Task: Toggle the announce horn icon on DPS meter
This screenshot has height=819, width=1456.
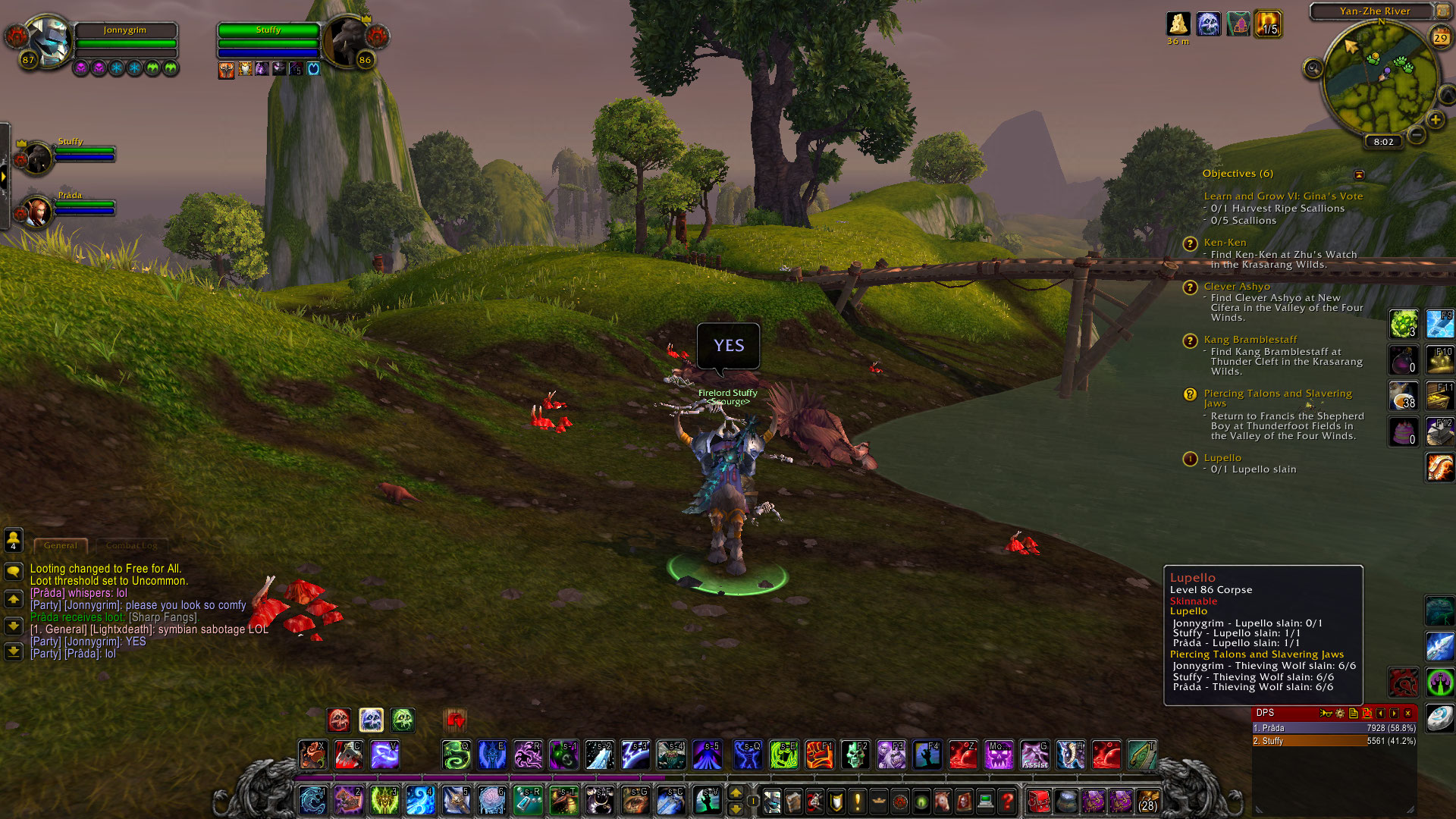Action: [x=1326, y=714]
